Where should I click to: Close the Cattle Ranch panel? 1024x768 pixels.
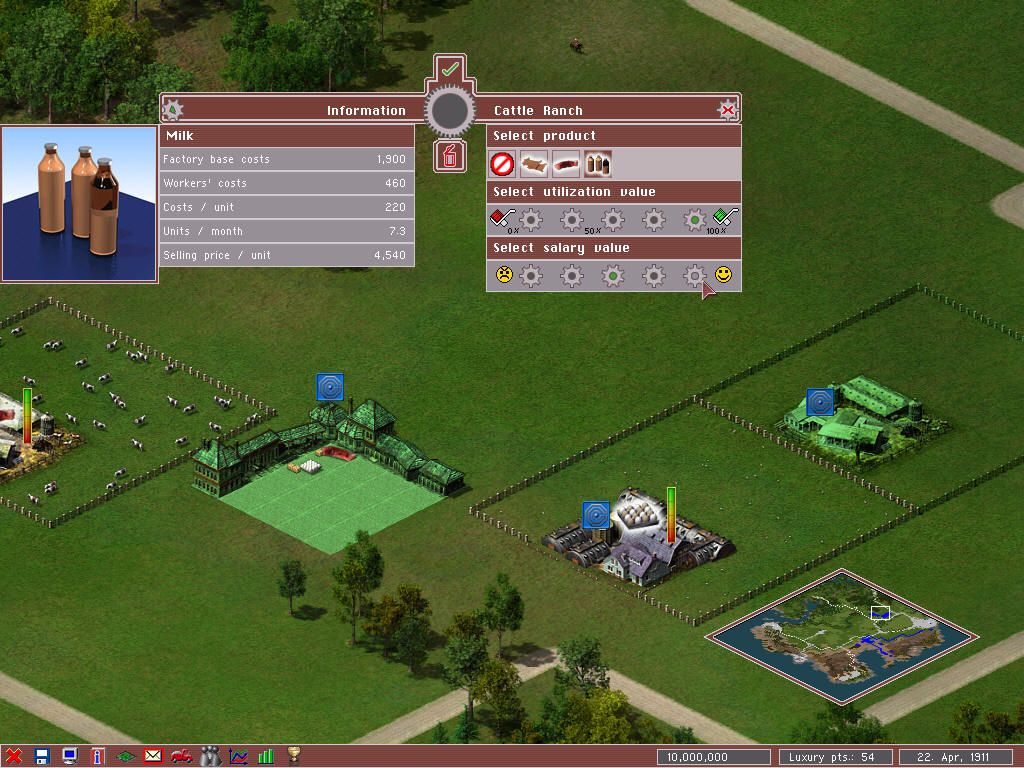(x=728, y=110)
